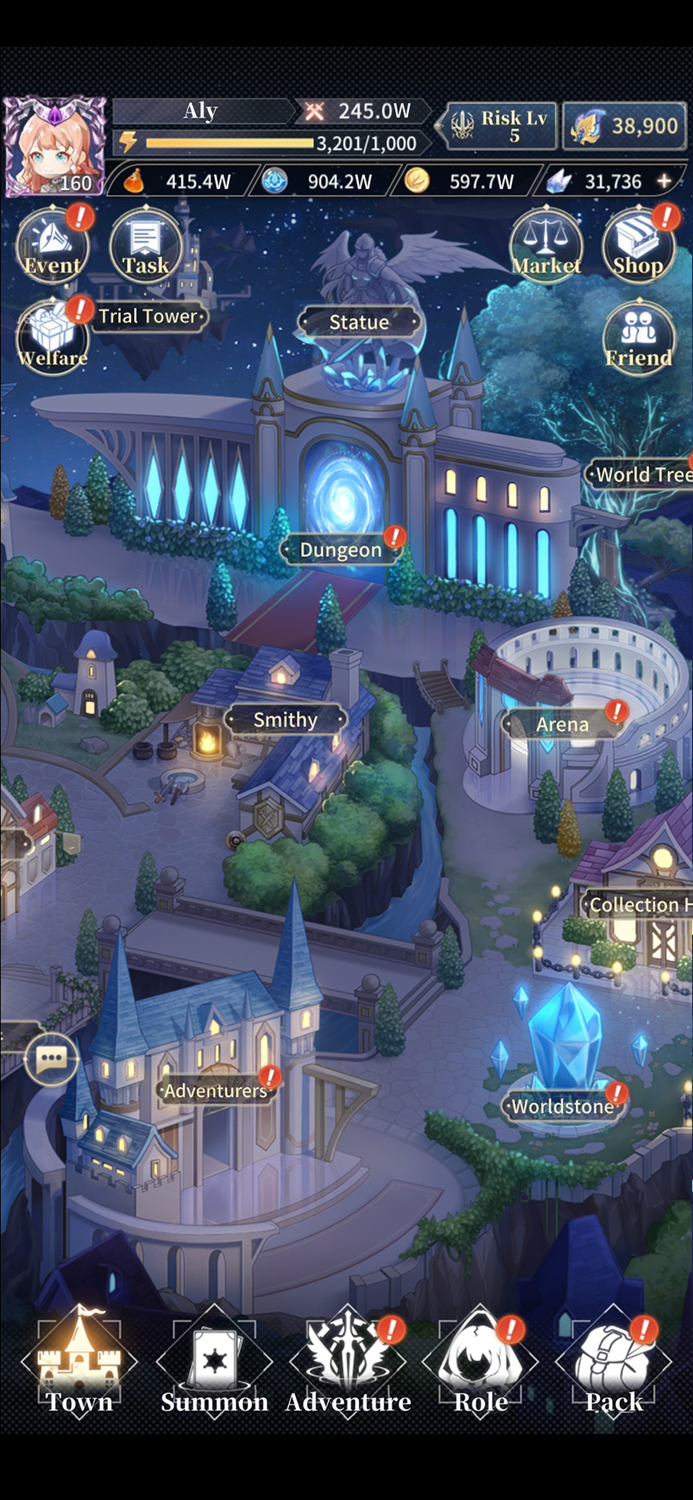Select the Statue location

359,322
